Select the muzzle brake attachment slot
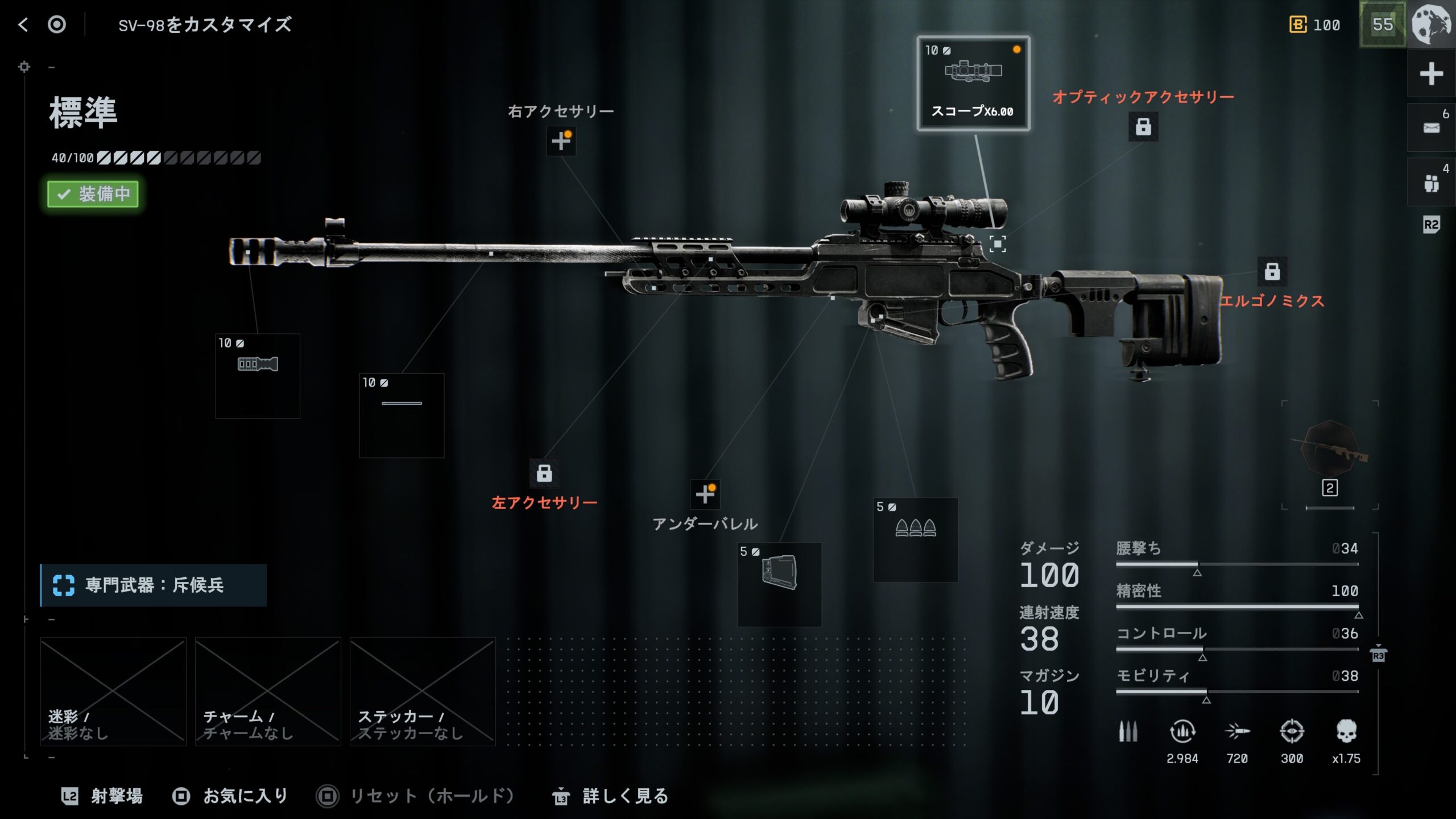 pos(258,376)
